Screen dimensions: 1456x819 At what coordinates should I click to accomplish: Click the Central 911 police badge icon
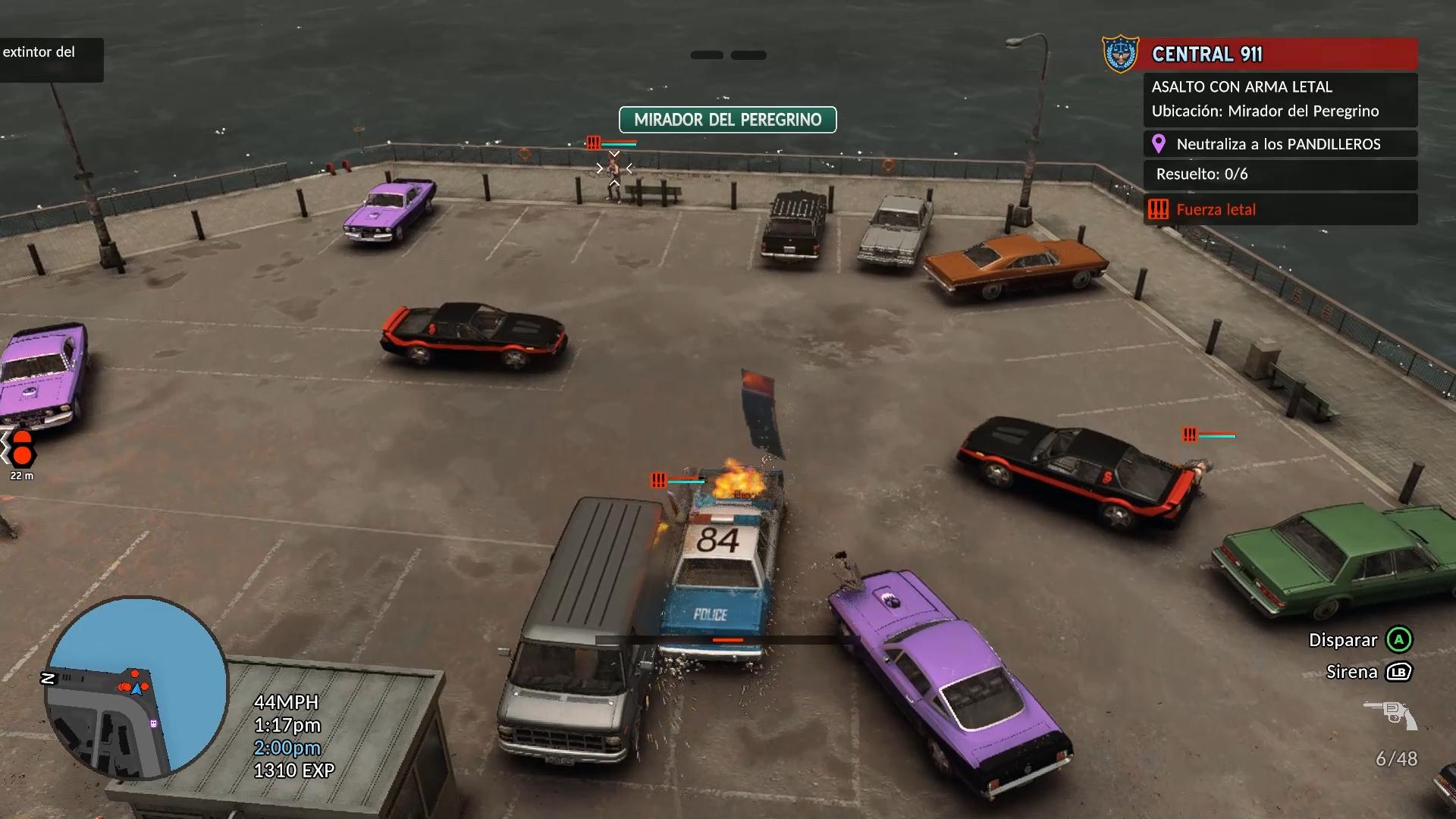point(1120,54)
